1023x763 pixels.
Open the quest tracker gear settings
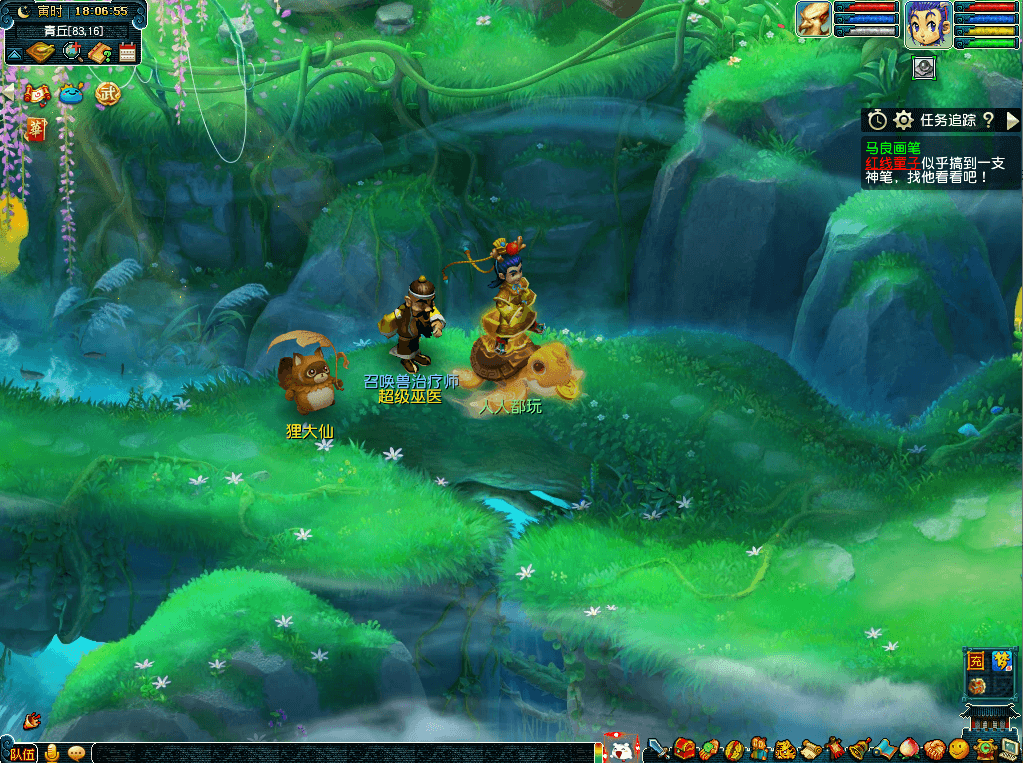(904, 120)
